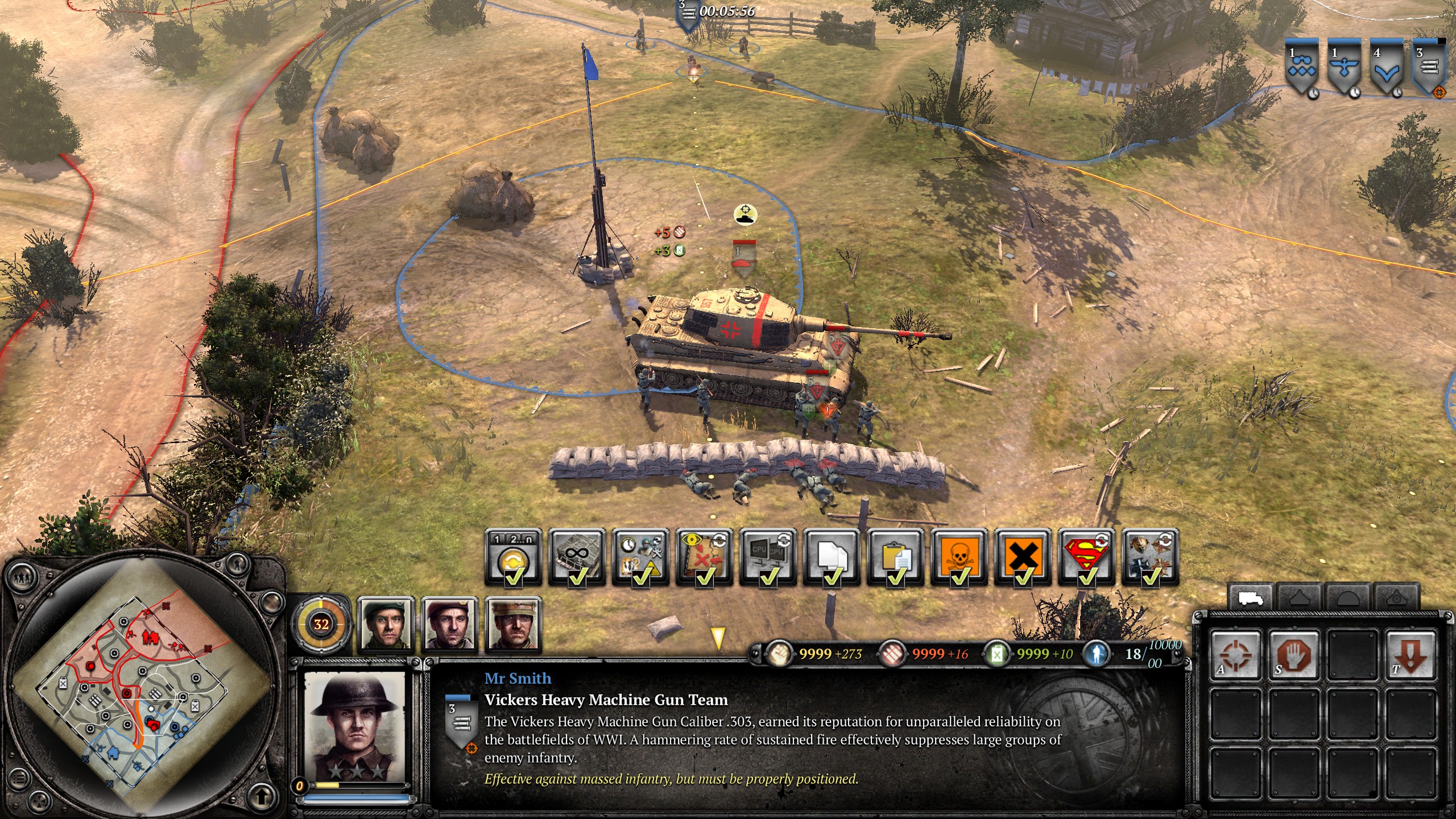Screen dimensions: 1456x819
Task: Toggle the black X on orange button
Action: (x=1023, y=557)
